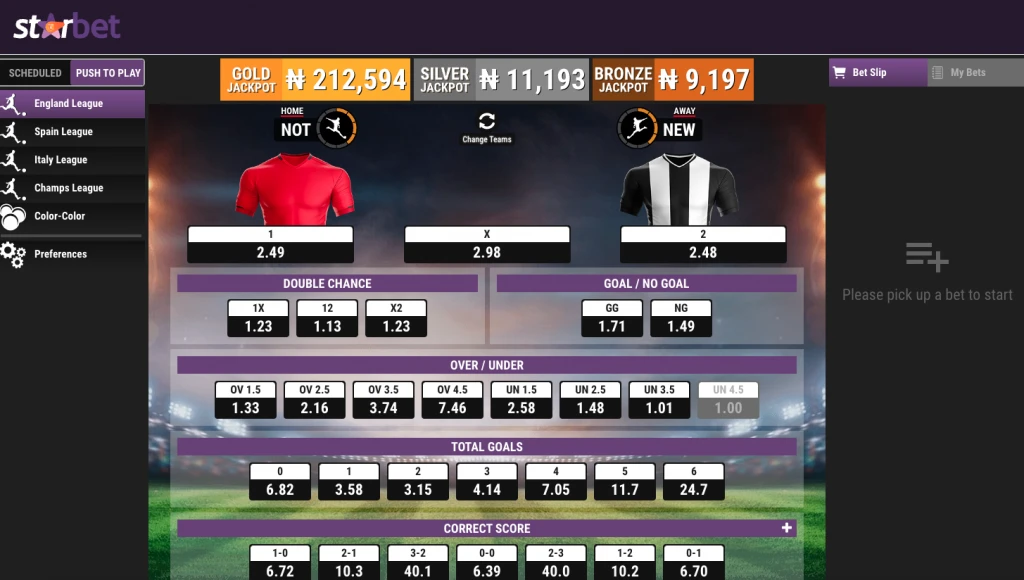The image size is (1024, 580).
Task: Click the Starbet logo
Action: [x=67, y=27]
